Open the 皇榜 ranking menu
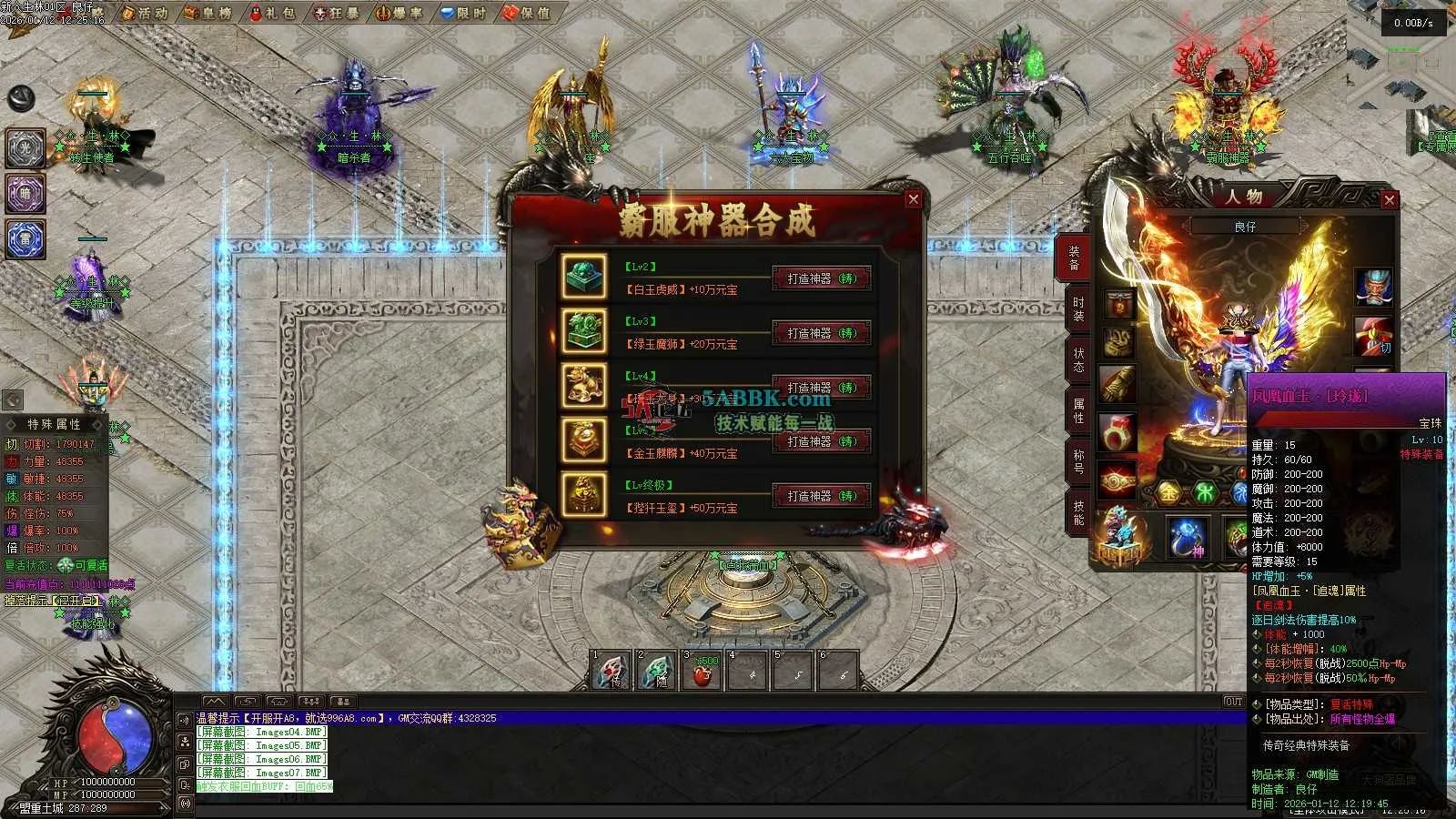Screen dimensions: 1456x819 (x=208, y=13)
